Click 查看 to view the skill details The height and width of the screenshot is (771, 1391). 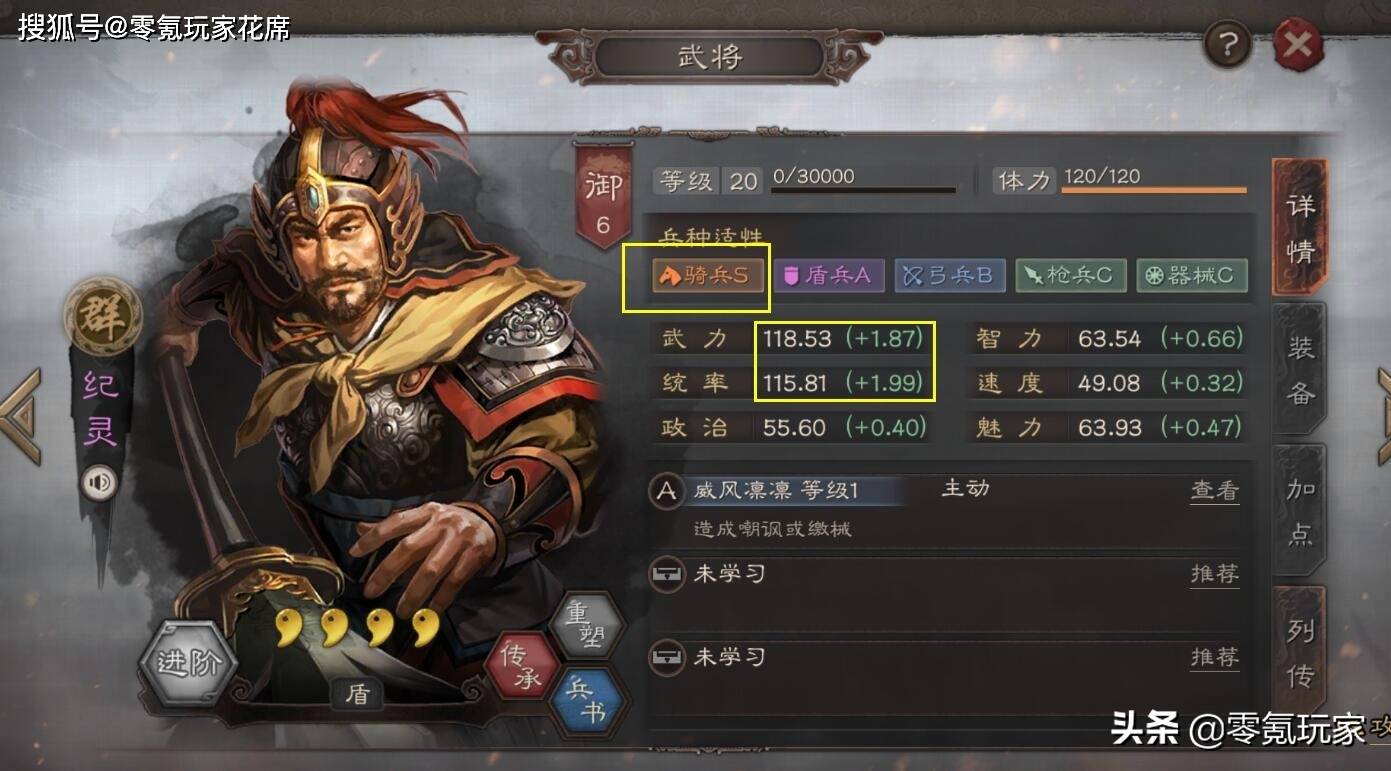coord(1213,492)
